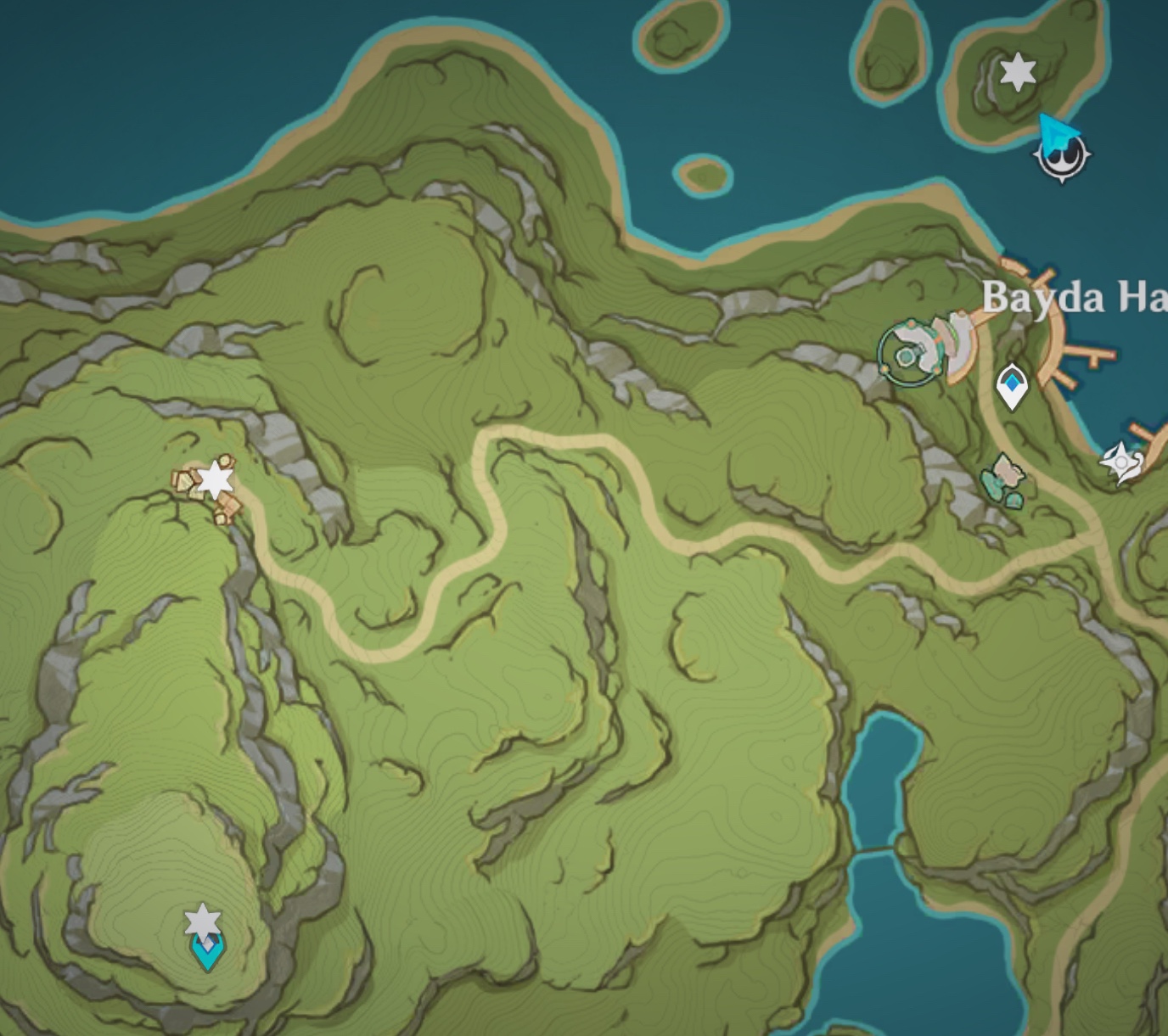Screen dimensions: 1168x1036
Task: Open the white swirl quest icon by the eastern docks
Action: tap(1122, 461)
